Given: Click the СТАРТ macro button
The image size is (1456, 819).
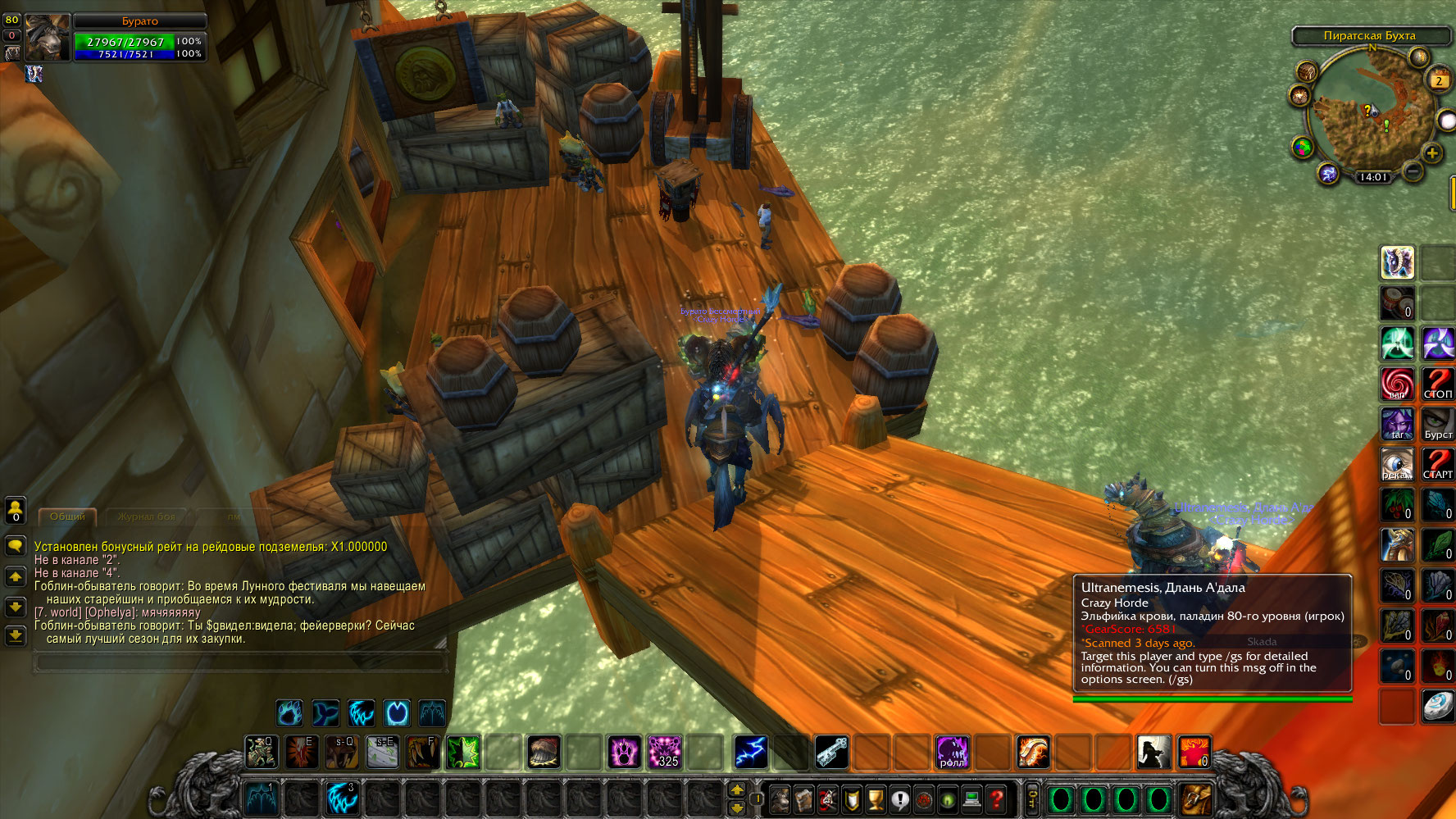Looking at the screenshot, I should (x=1437, y=464).
